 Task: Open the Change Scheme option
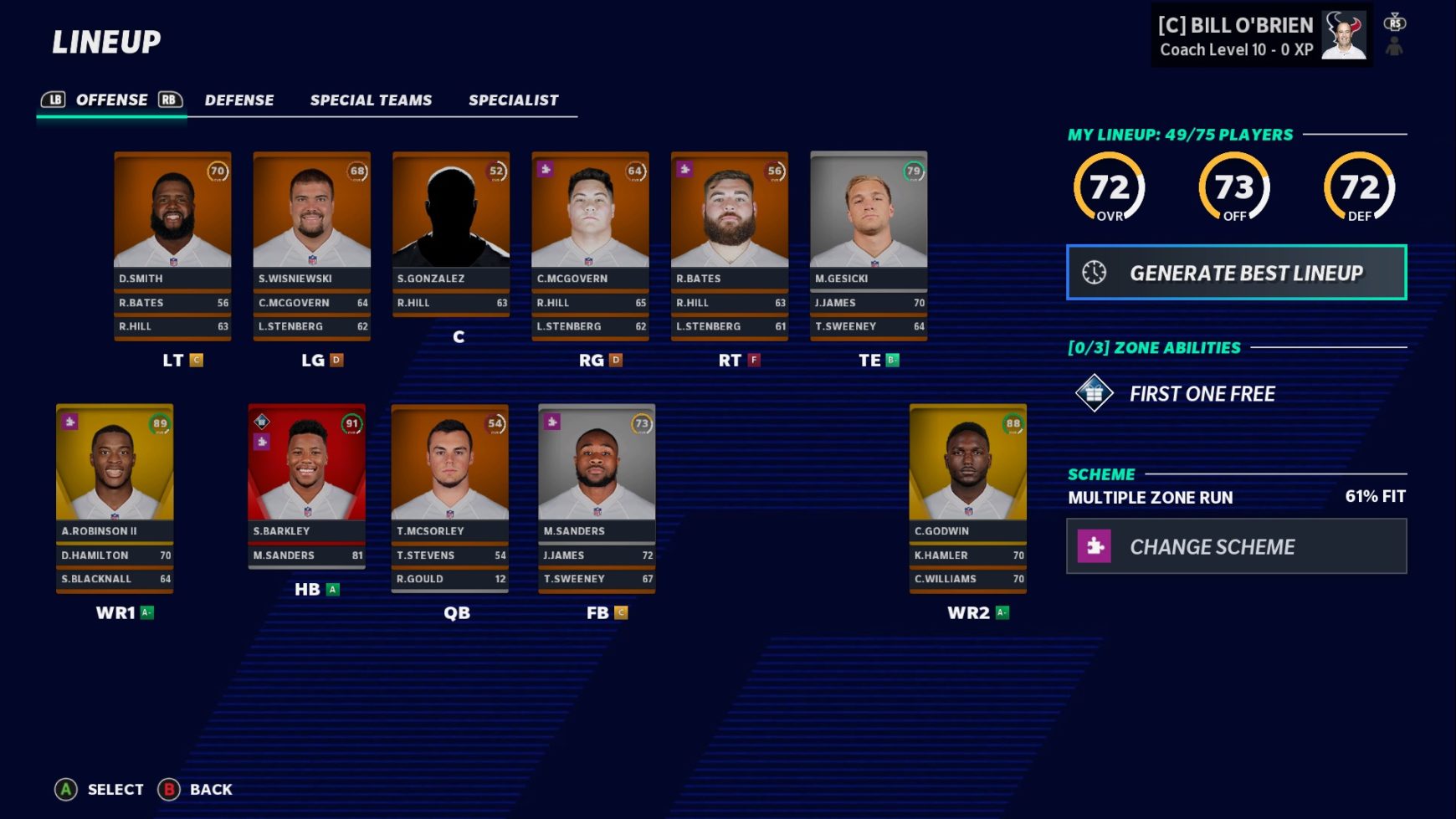point(1236,546)
